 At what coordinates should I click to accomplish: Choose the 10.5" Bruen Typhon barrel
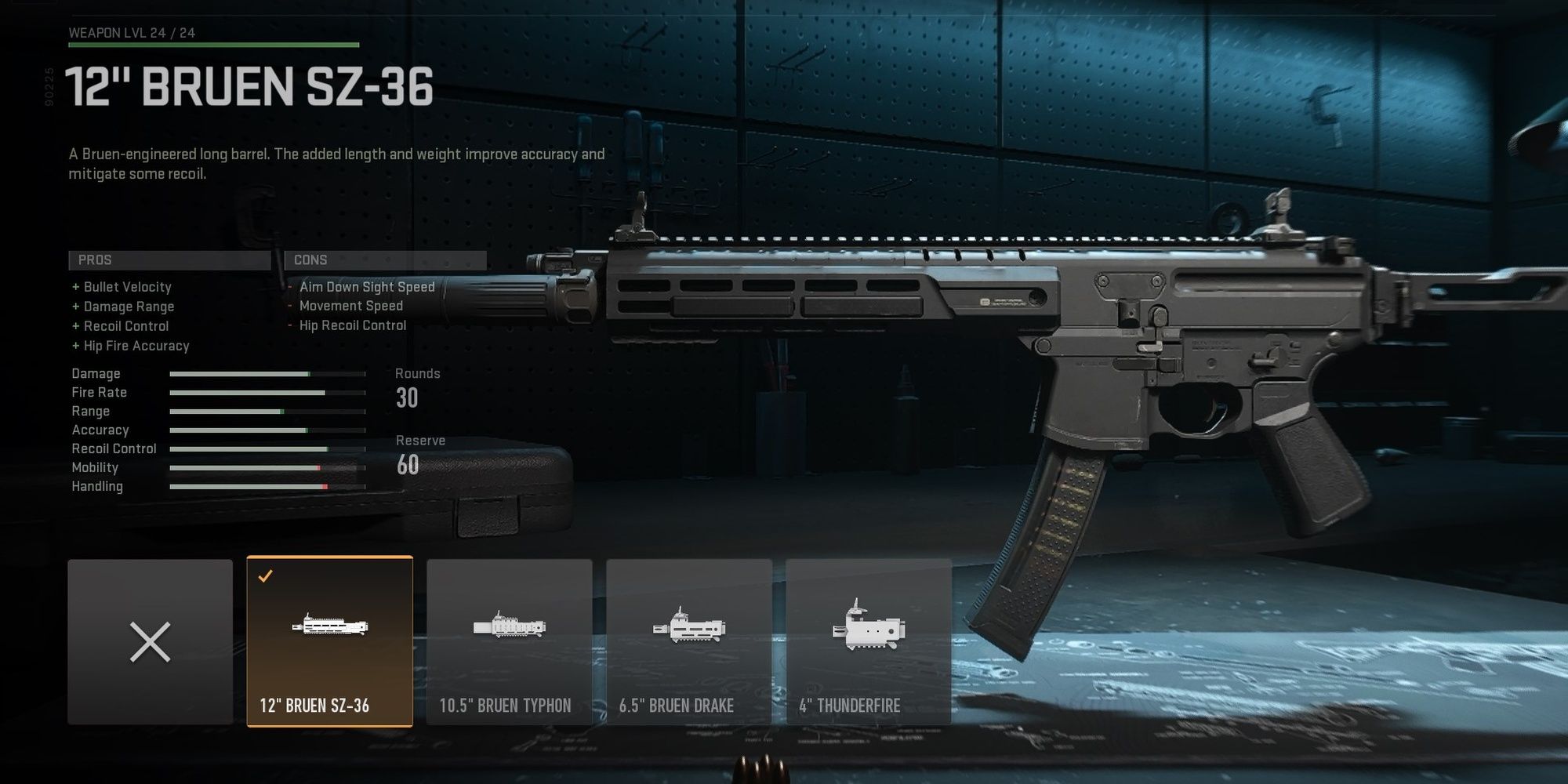509,641
